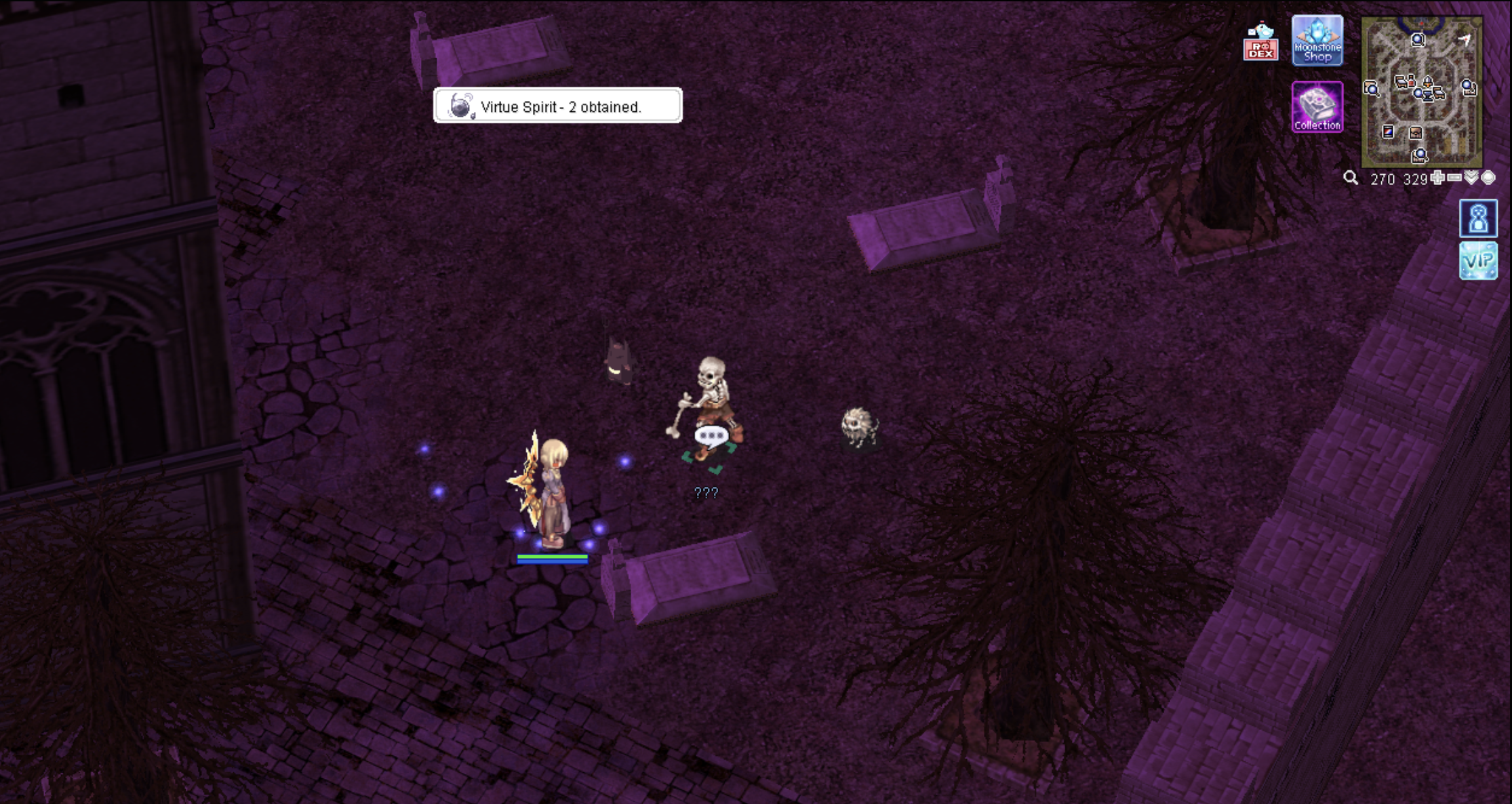Click the octagon button beside minimap controls

click(x=1488, y=178)
